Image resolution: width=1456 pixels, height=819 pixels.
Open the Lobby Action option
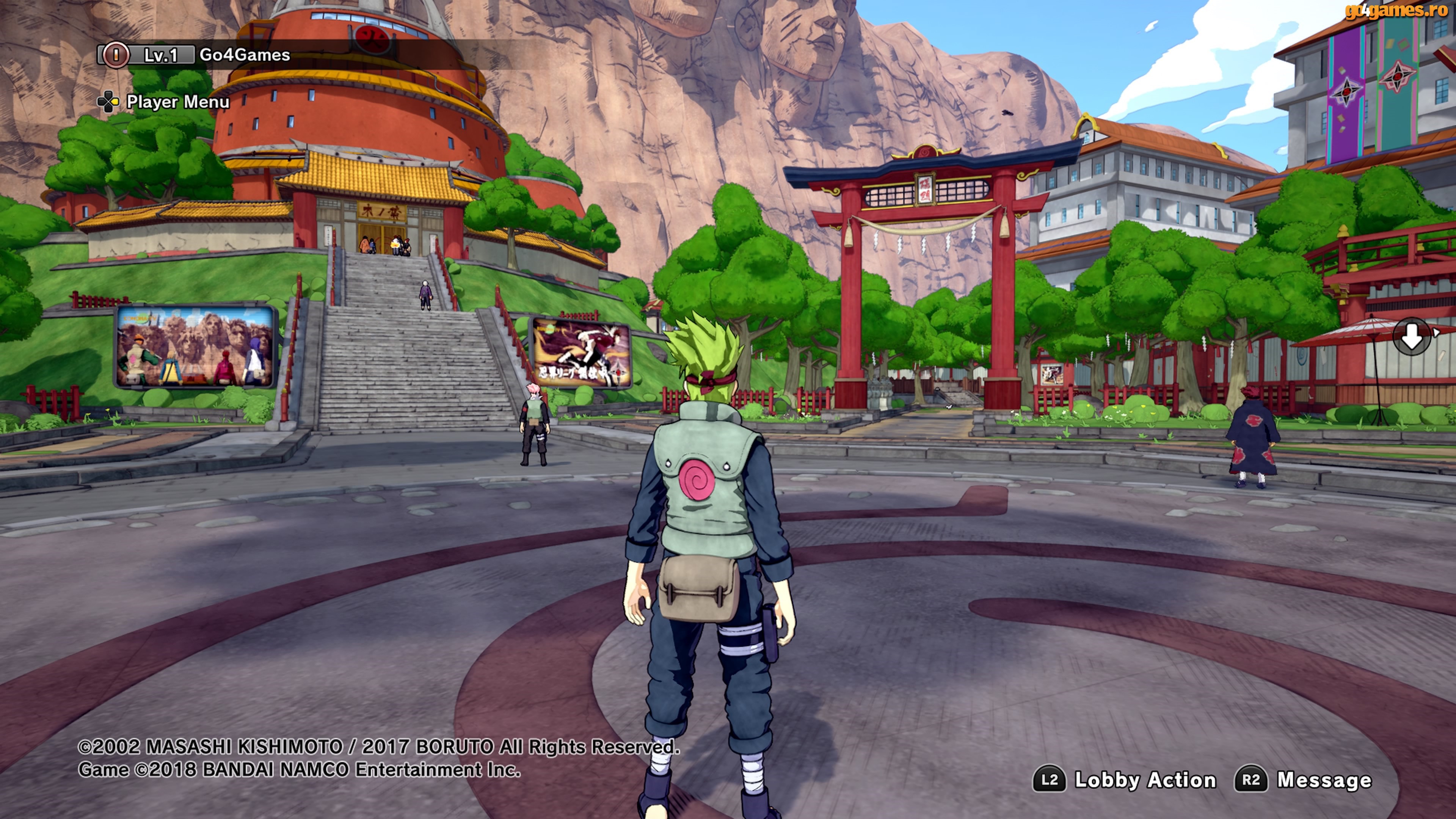pos(1125,780)
